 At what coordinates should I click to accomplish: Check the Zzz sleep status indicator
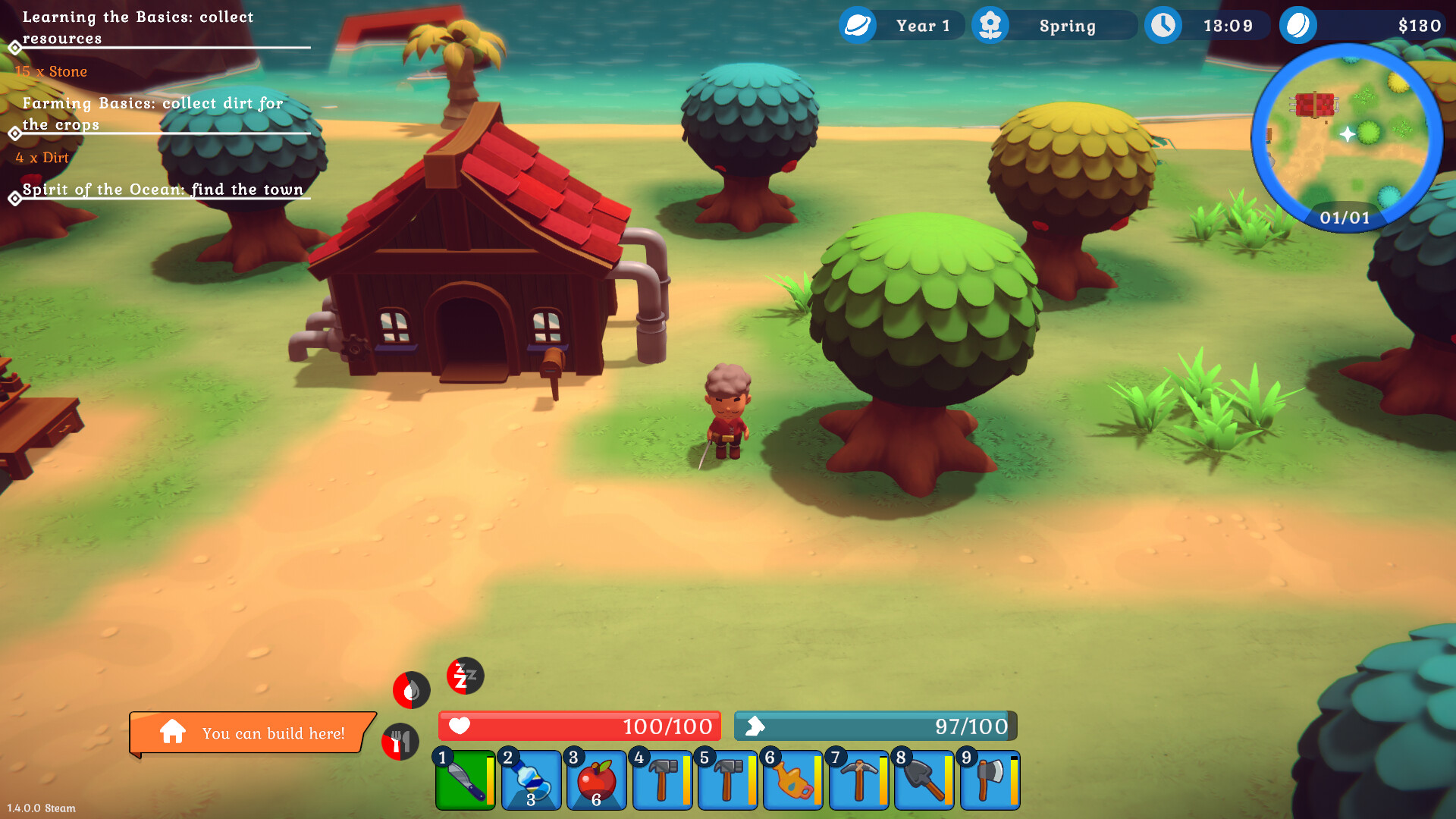[x=464, y=676]
